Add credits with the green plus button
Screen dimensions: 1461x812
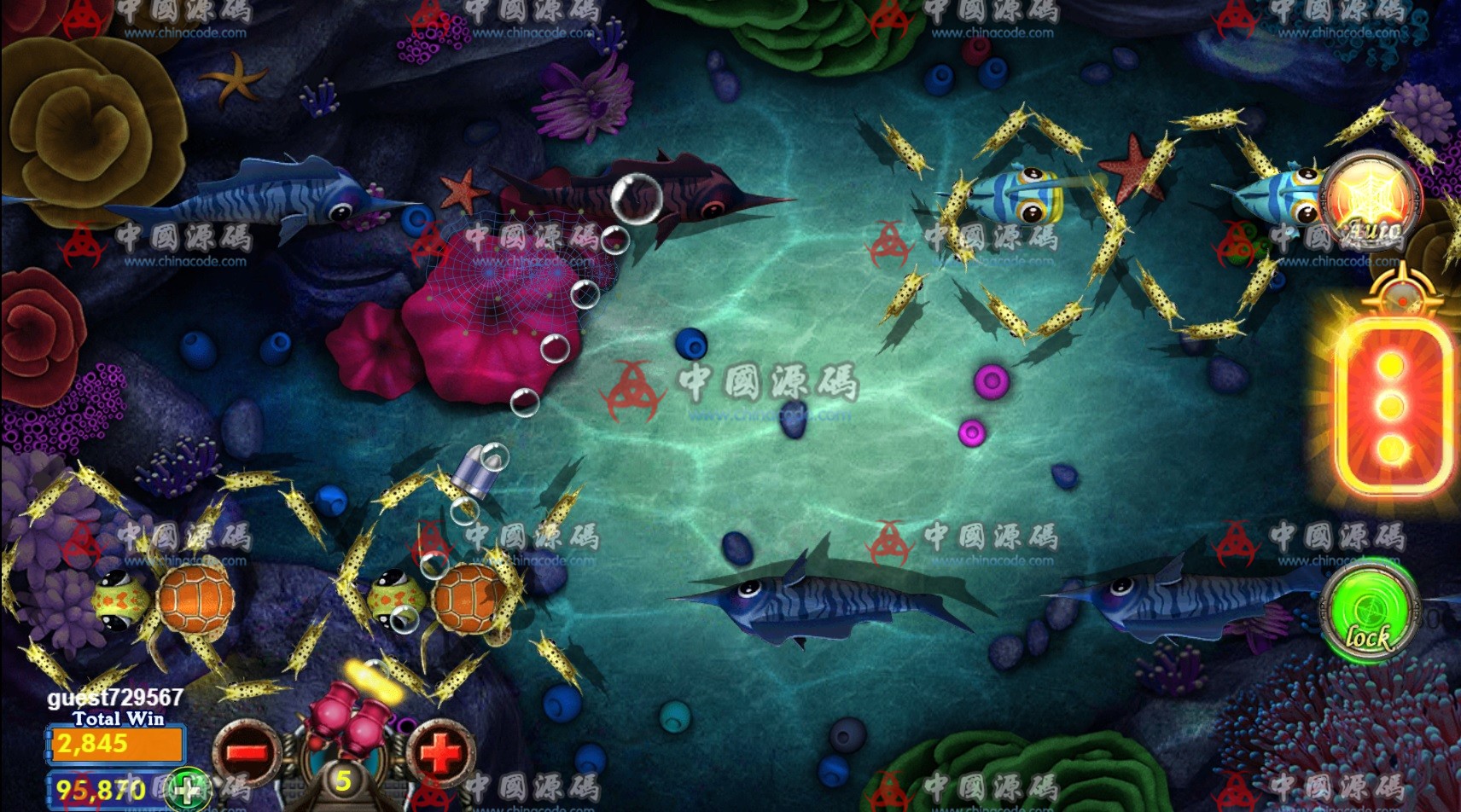tap(188, 788)
